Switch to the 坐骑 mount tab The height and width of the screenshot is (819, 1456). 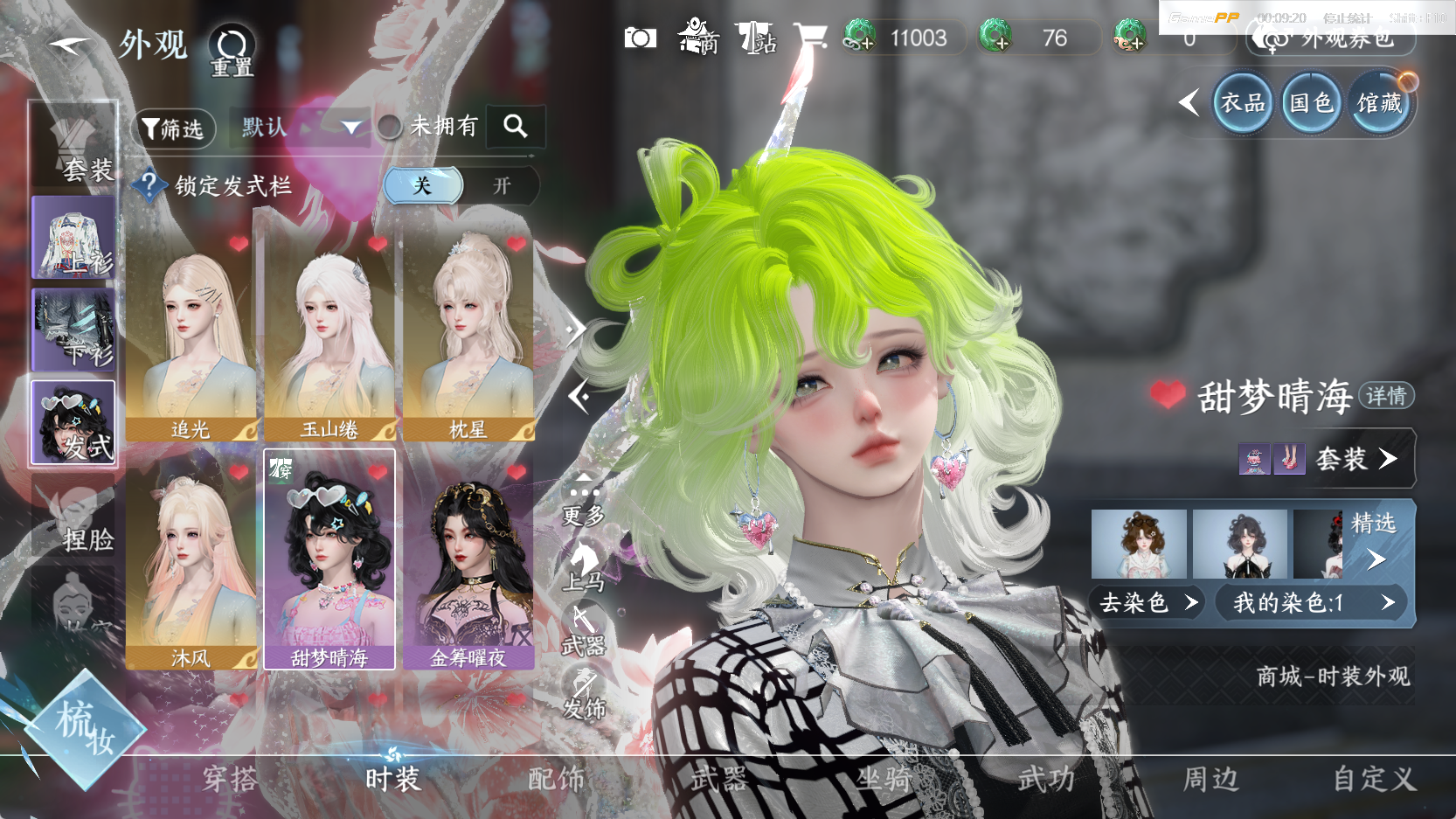pyautogui.click(x=884, y=779)
